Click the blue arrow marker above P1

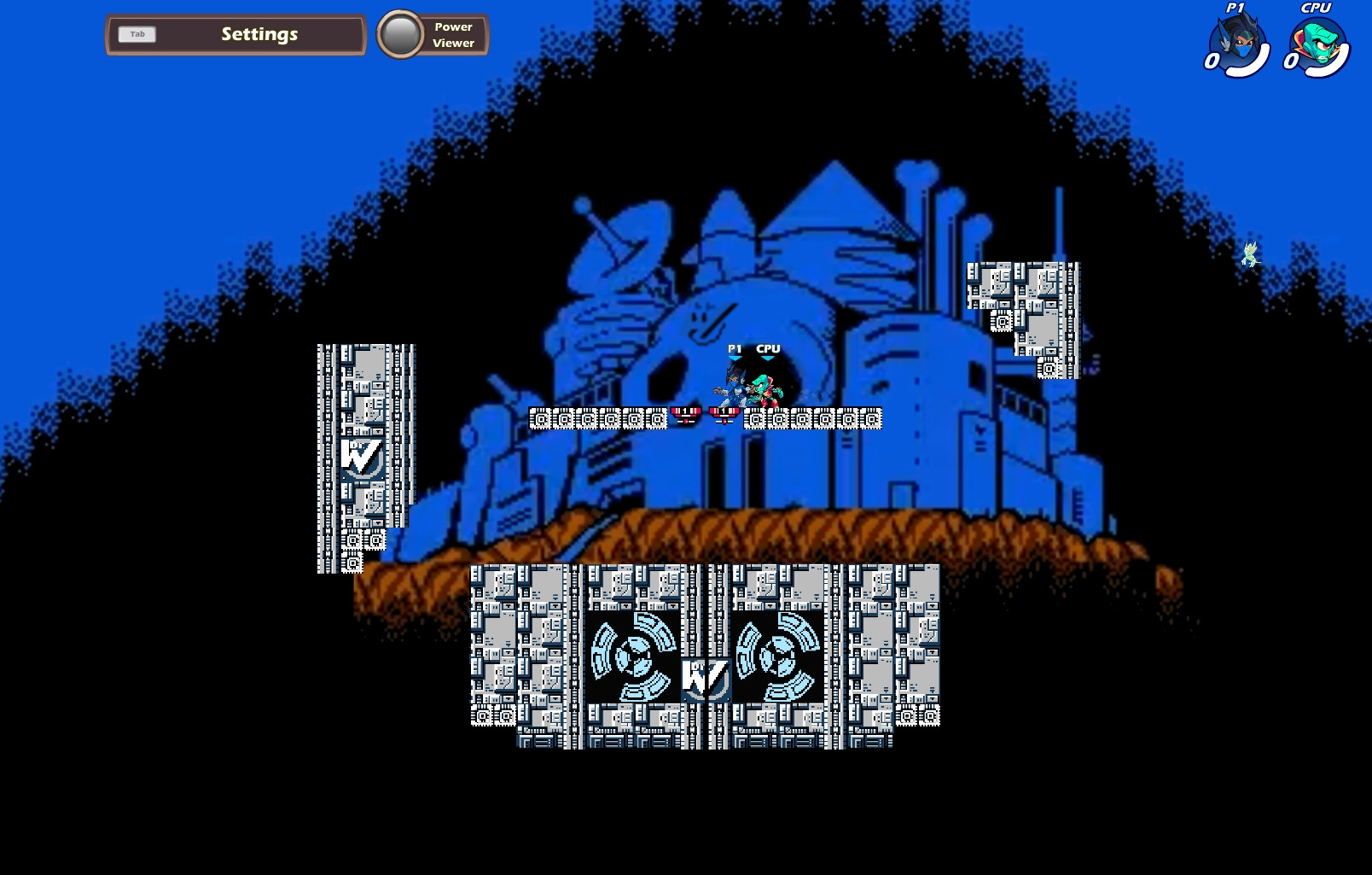(x=735, y=357)
